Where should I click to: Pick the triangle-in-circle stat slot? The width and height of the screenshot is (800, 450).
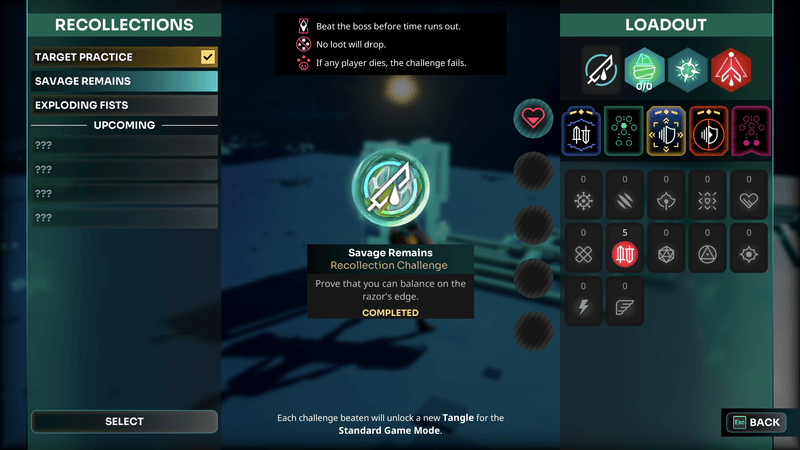click(x=708, y=254)
